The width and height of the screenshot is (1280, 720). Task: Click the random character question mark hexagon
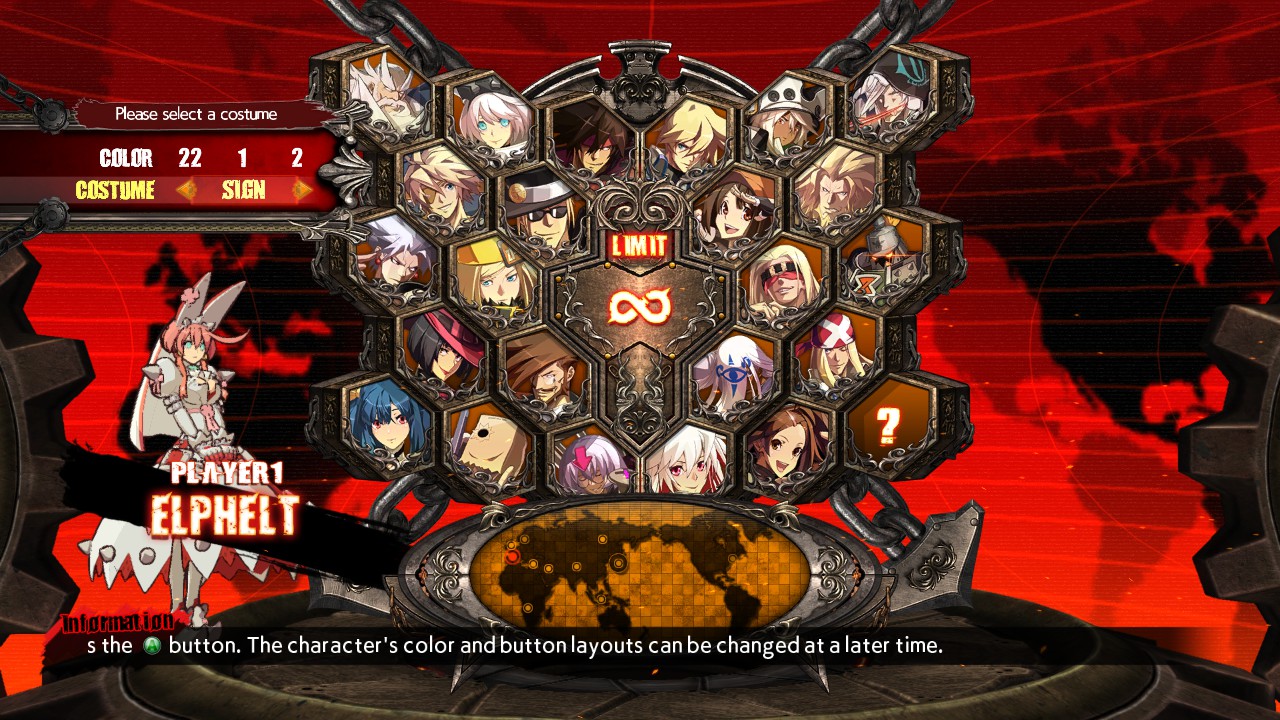[x=887, y=426]
